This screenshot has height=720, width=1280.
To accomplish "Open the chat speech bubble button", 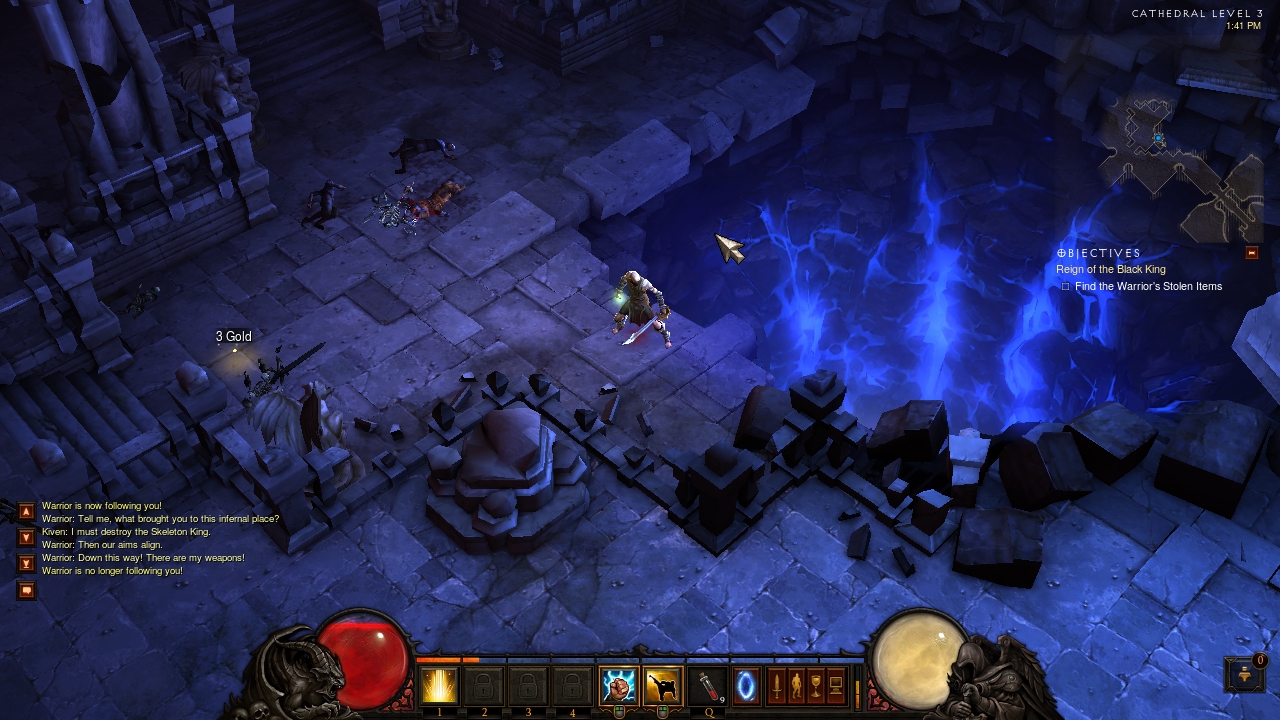I will [x=26, y=590].
